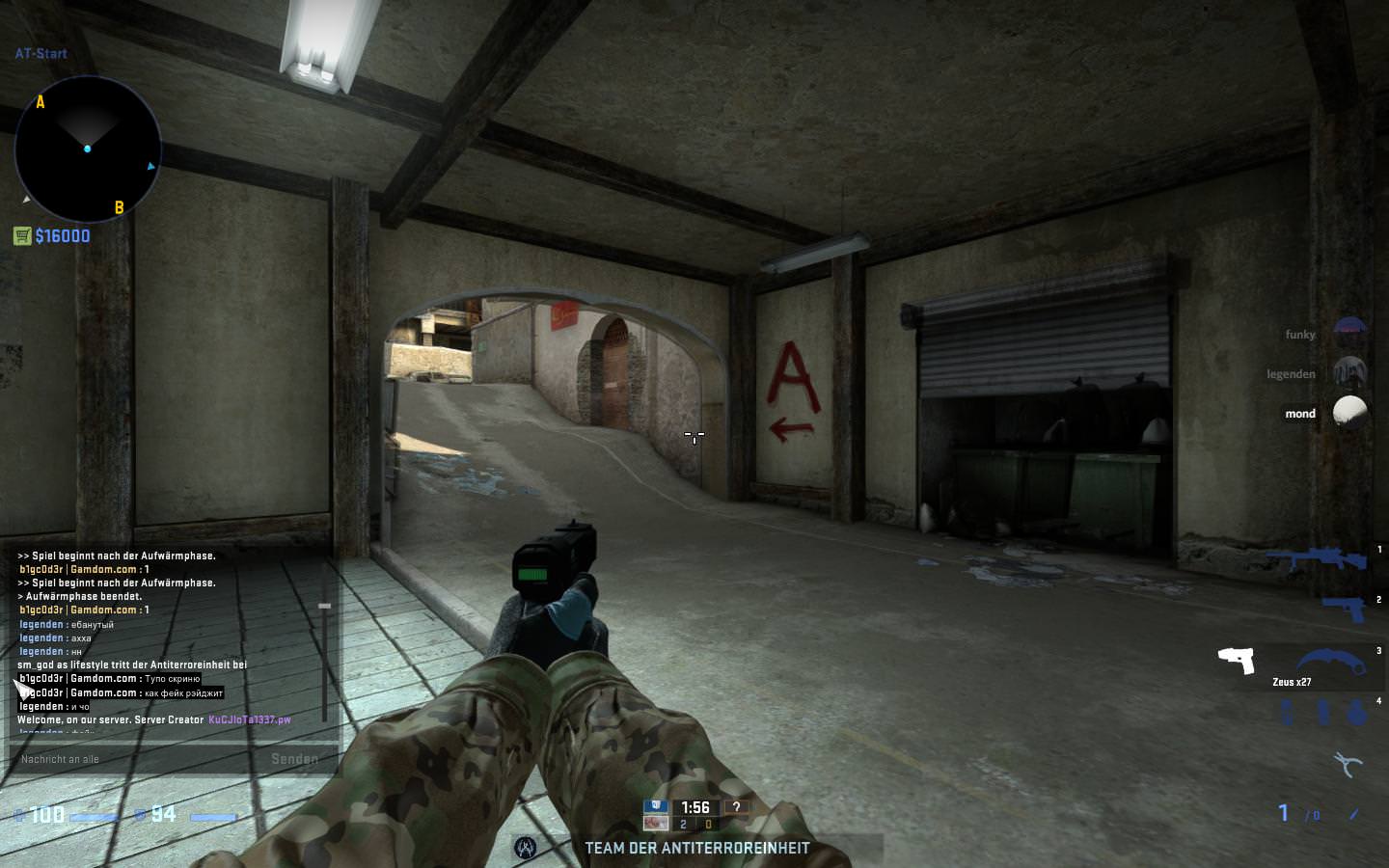The image size is (1389, 868).
Task: Click the "Nachricht an alle" chat input
Action: tap(135, 759)
